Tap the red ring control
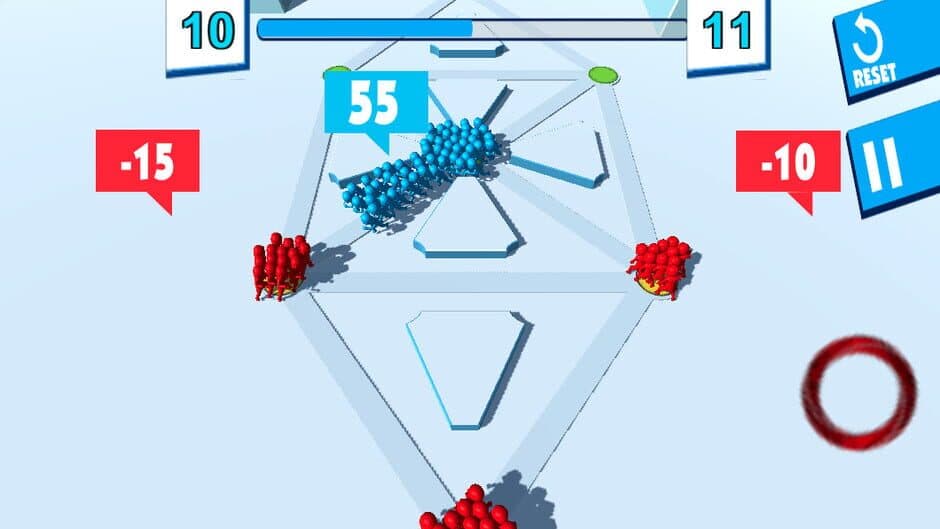The height and width of the screenshot is (529, 940). click(859, 392)
